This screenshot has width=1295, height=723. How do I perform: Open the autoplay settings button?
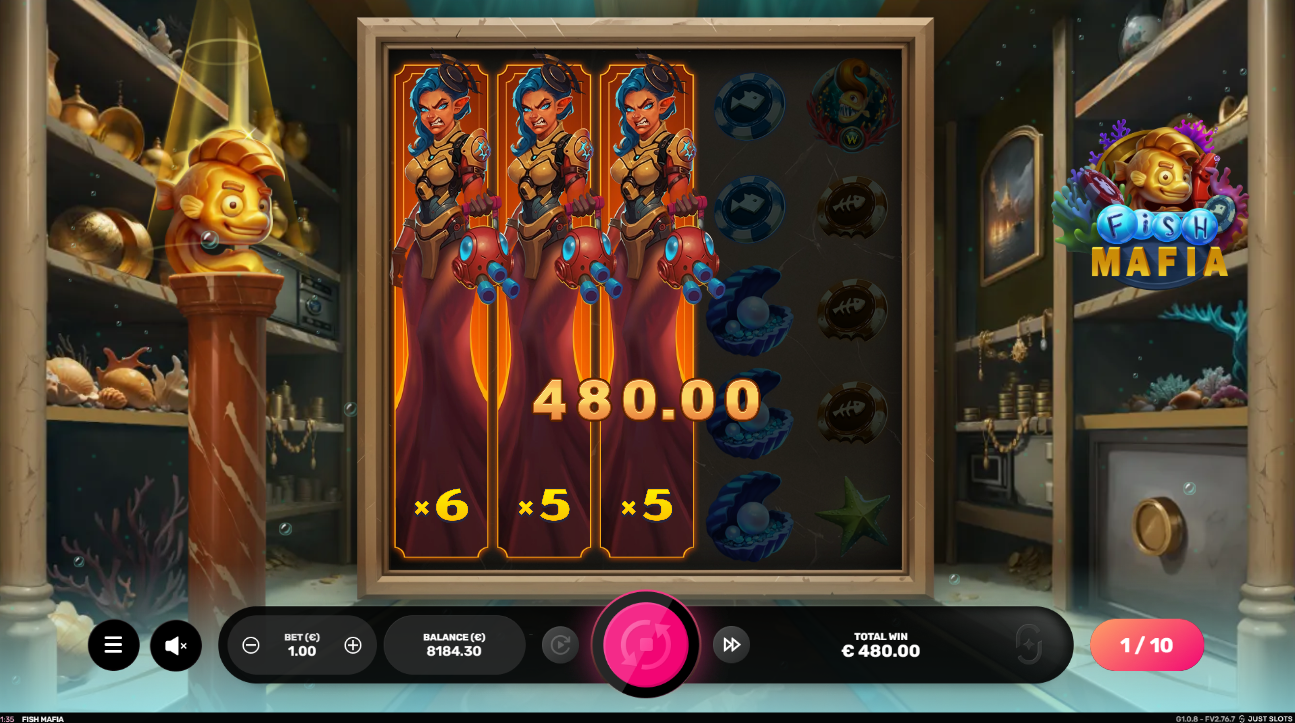[x=560, y=645]
